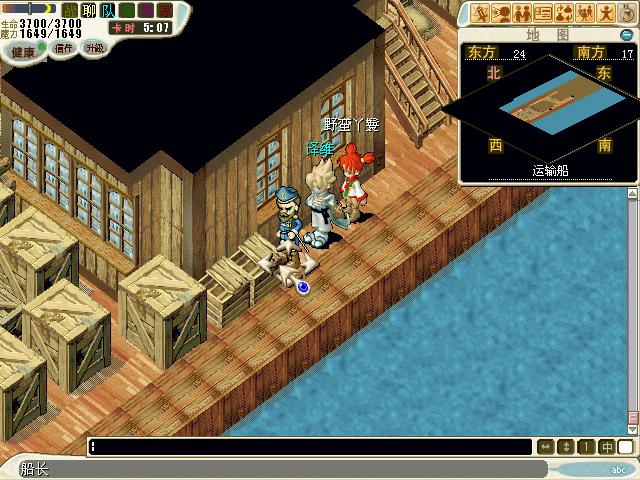The width and height of the screenshot is (640, 480).
Task: Switch input mode with the 中 button
Action: (606, 447)
